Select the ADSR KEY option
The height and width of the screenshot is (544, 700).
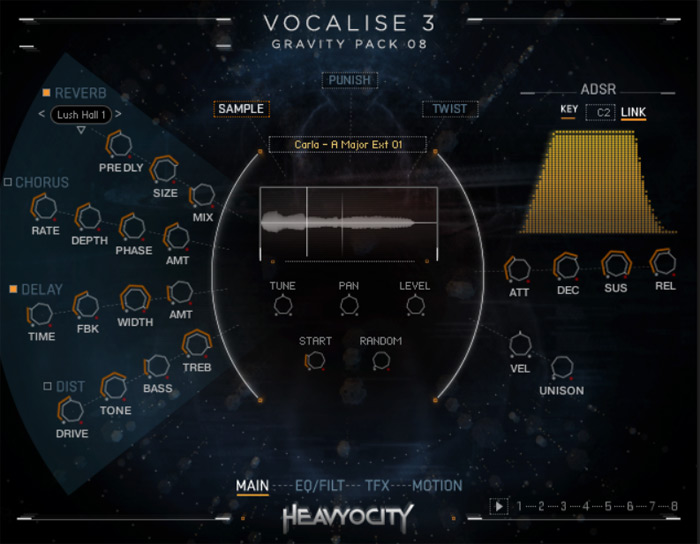point(569,111)
